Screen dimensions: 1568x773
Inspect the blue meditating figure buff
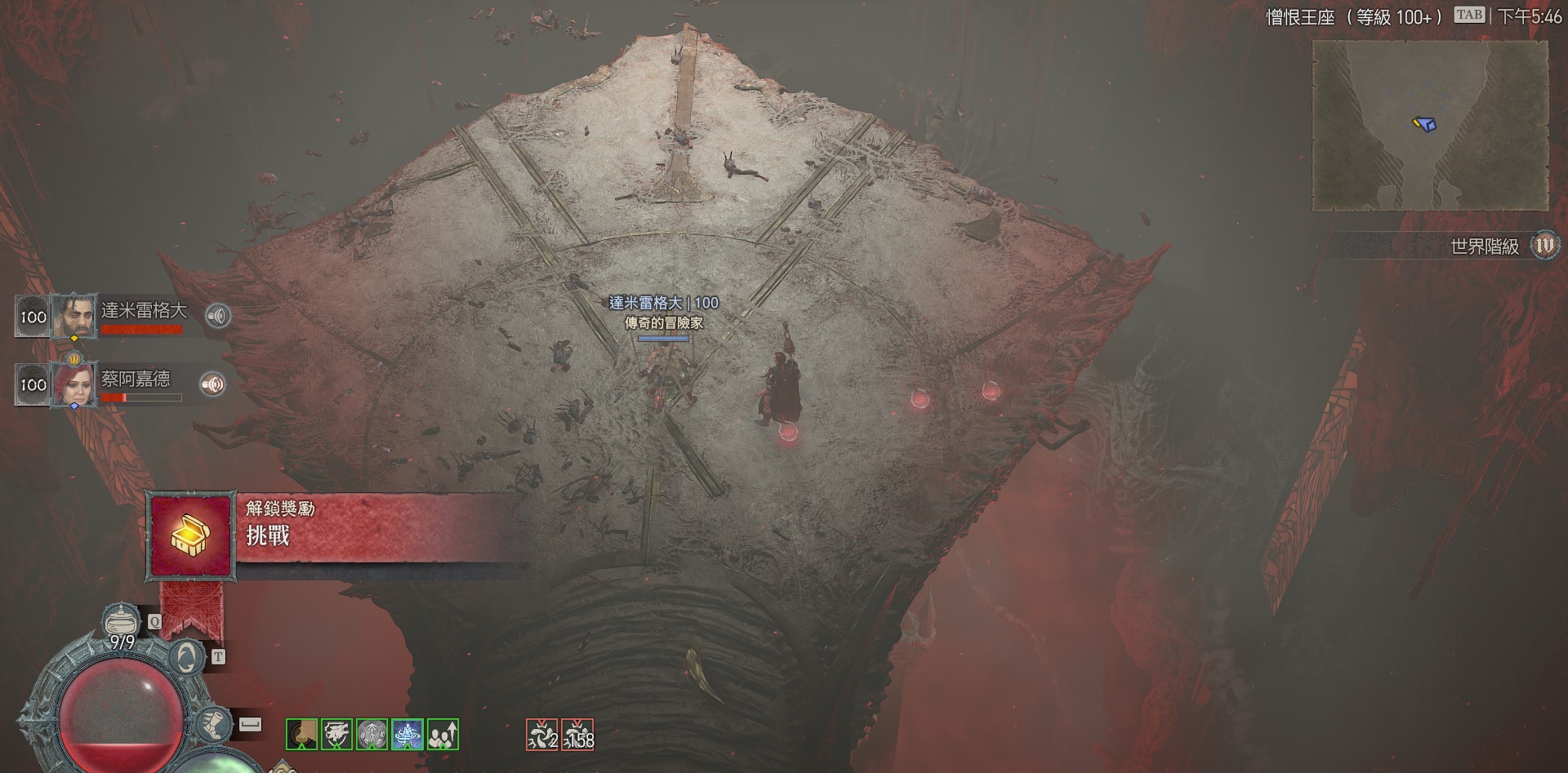pyautogui.click(x=408, y=735)
